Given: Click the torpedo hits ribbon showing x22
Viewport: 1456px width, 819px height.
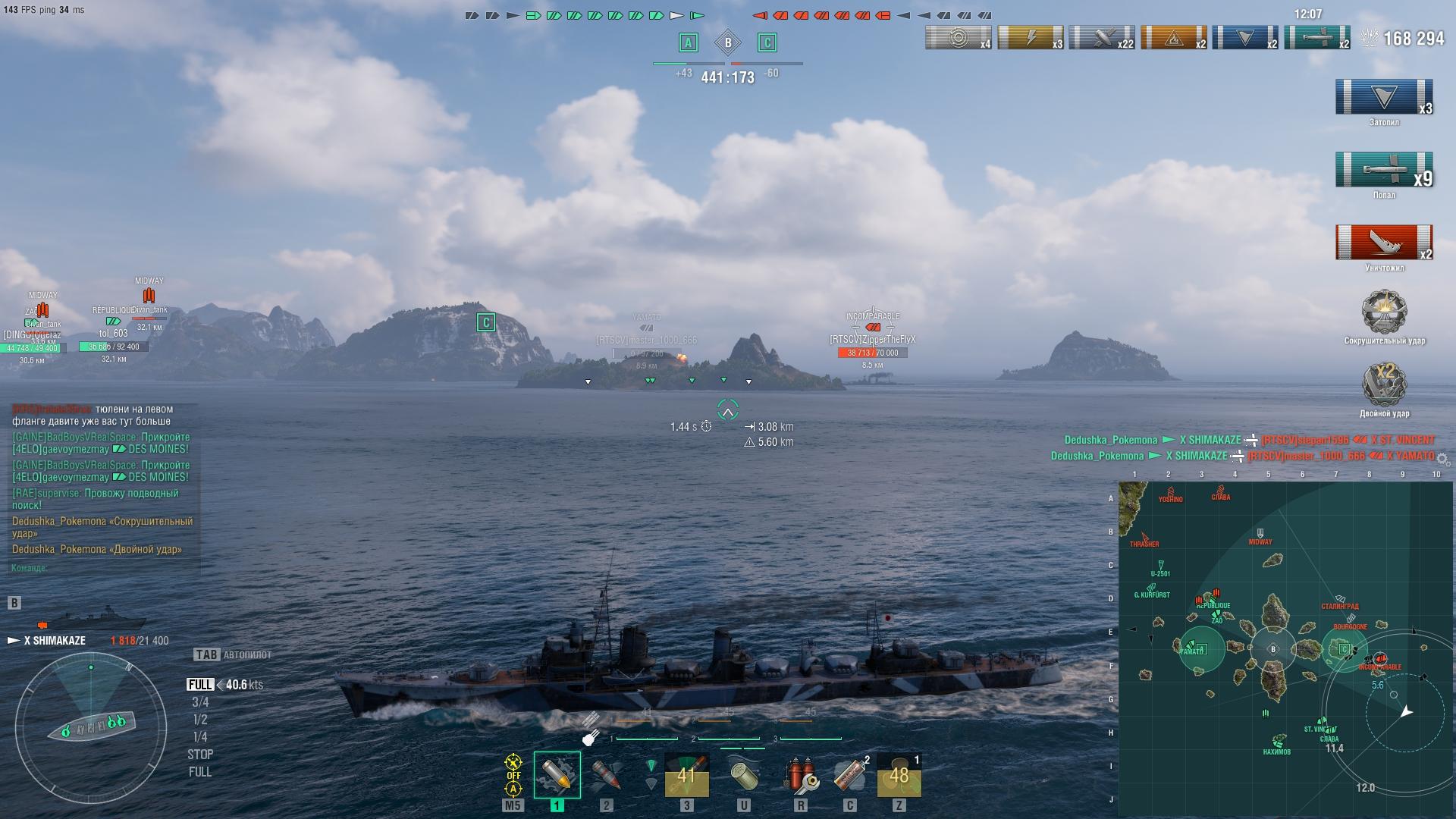Looking at the screenshot, I should coord(1102,37).
